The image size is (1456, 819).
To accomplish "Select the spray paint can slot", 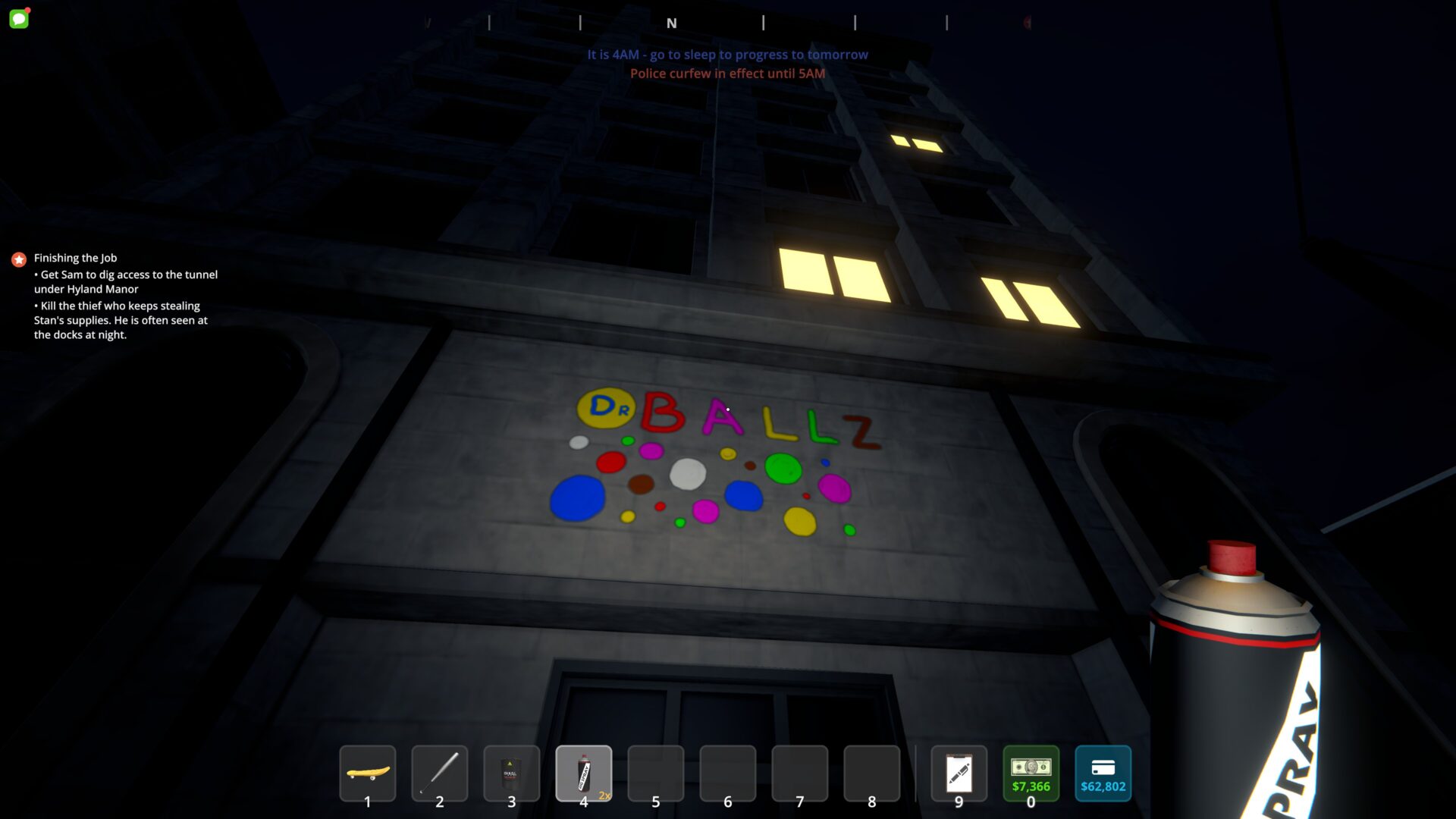I will (584, 773).
